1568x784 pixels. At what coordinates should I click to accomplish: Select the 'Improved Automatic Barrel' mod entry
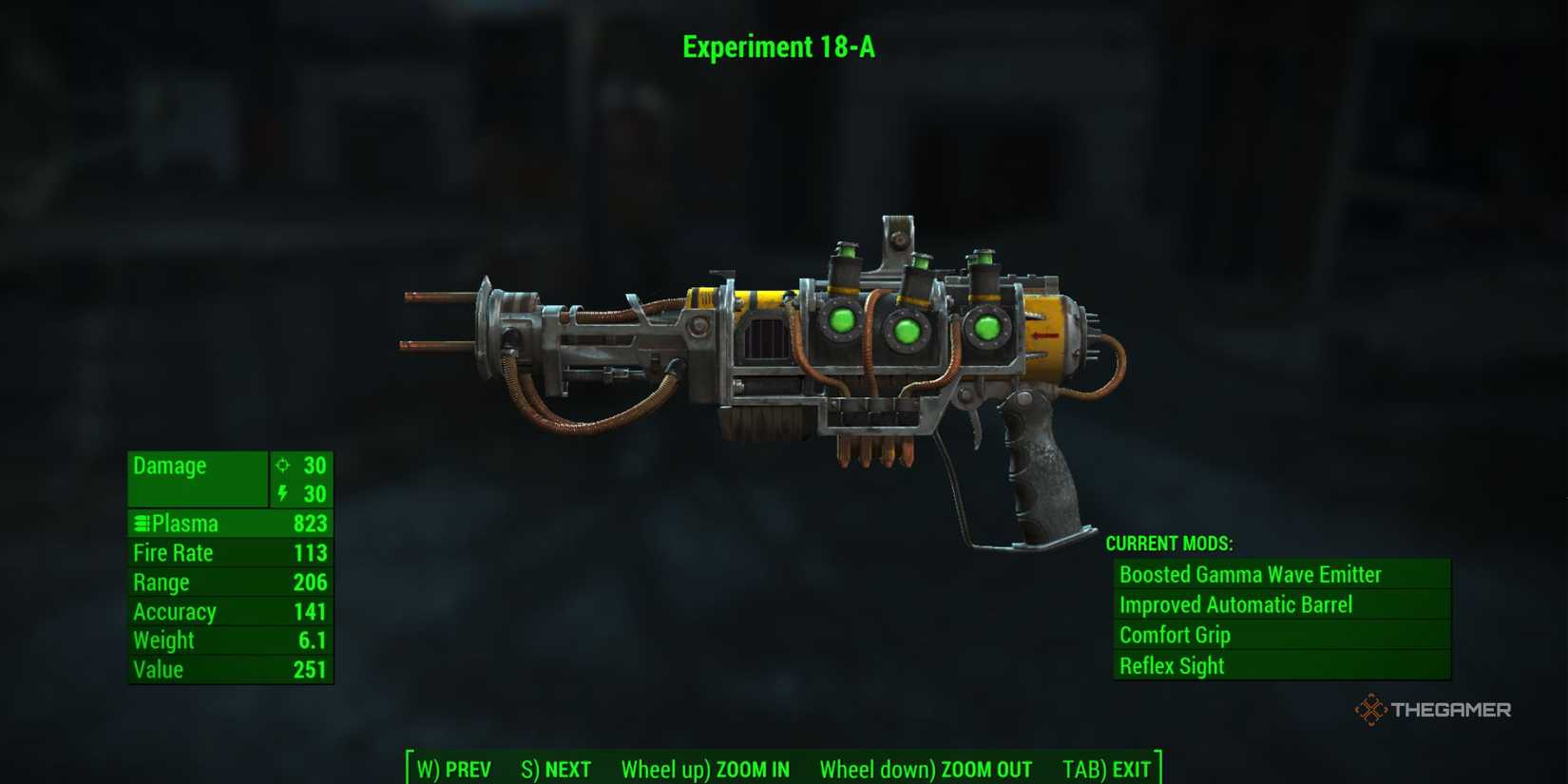tap(1237, 604)
